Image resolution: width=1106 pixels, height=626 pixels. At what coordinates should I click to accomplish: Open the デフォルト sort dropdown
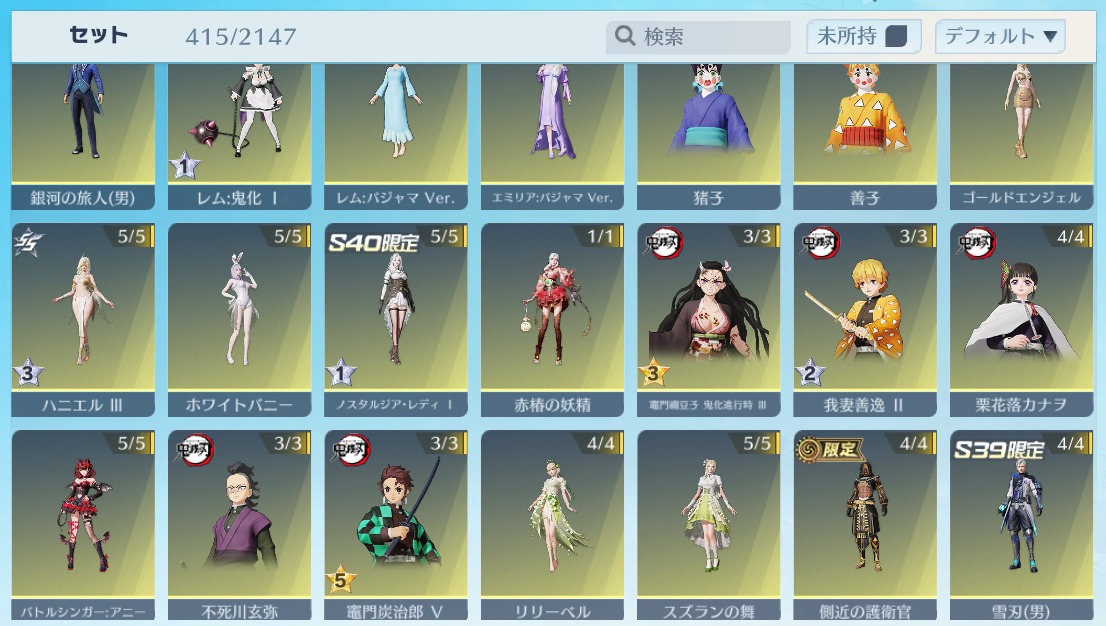pyautogui.click(x=1000, y=37)
